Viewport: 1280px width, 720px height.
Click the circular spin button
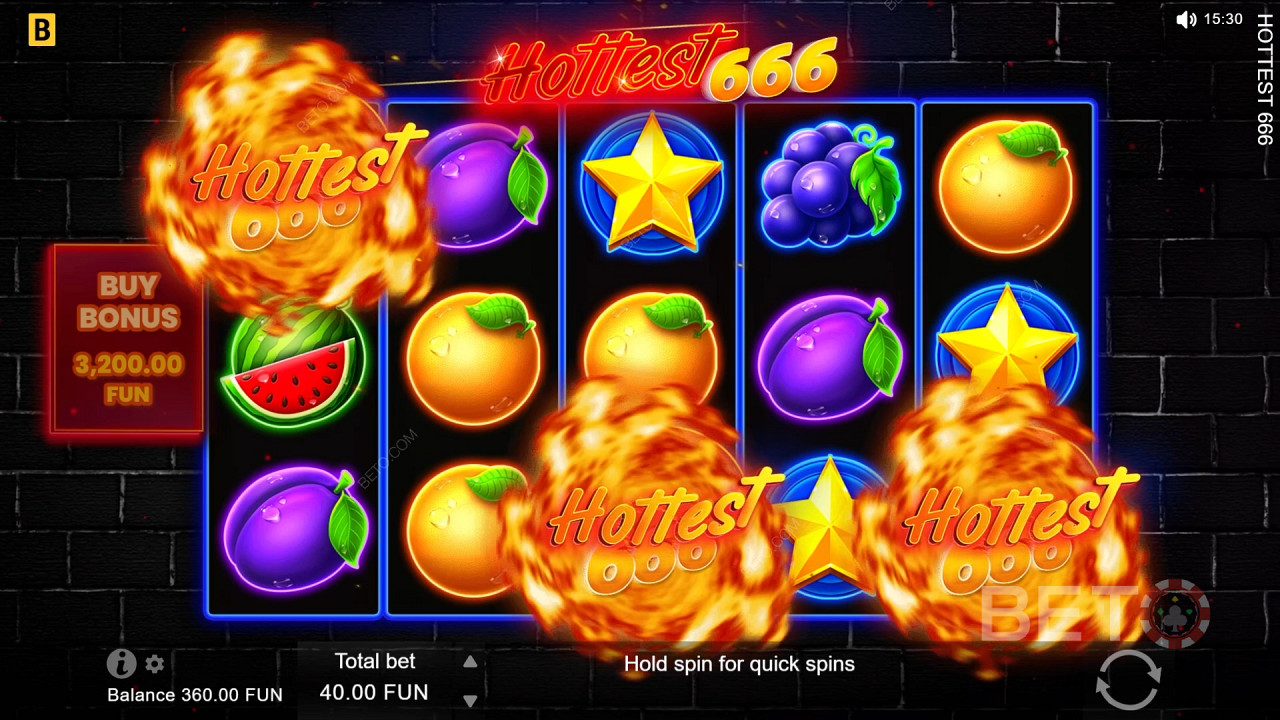pos(1127,680)
